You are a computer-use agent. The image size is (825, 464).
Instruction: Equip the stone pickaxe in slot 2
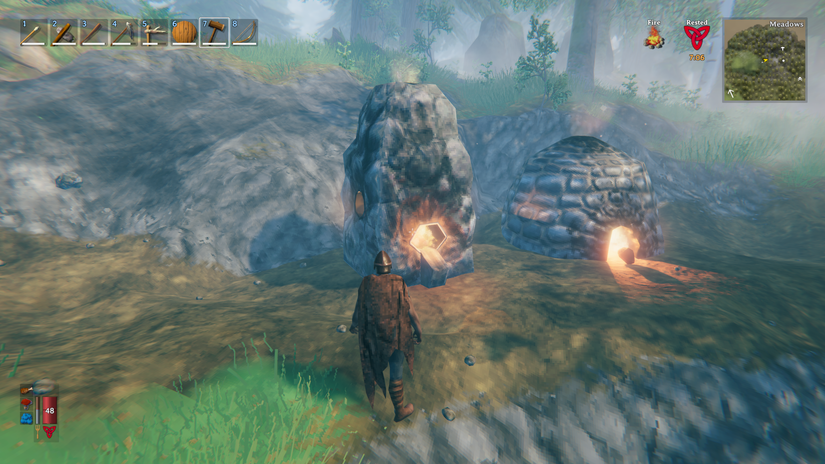click(x=64, y=33)
